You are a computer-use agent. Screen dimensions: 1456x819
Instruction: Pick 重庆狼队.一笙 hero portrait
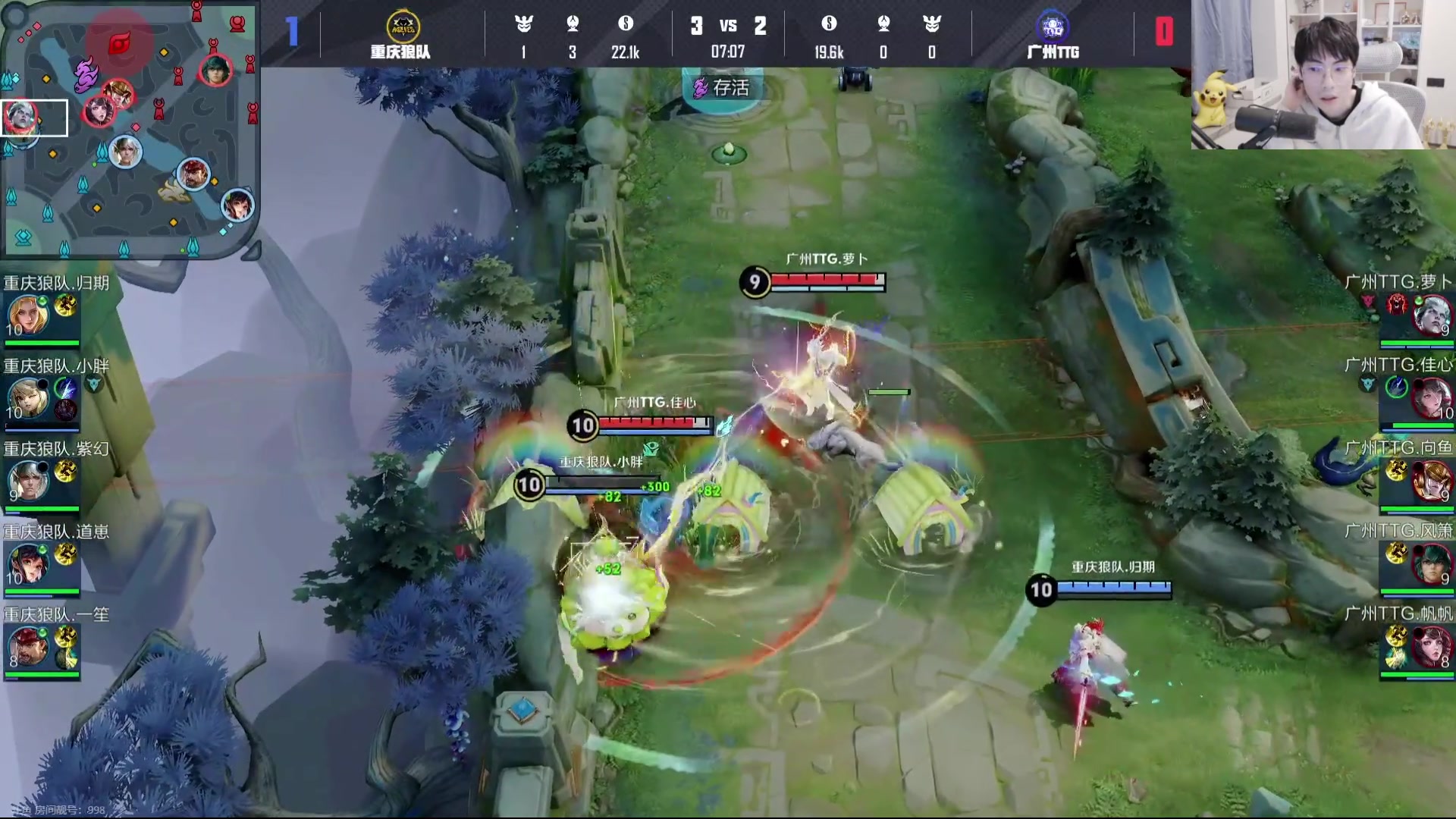(28, 646)
